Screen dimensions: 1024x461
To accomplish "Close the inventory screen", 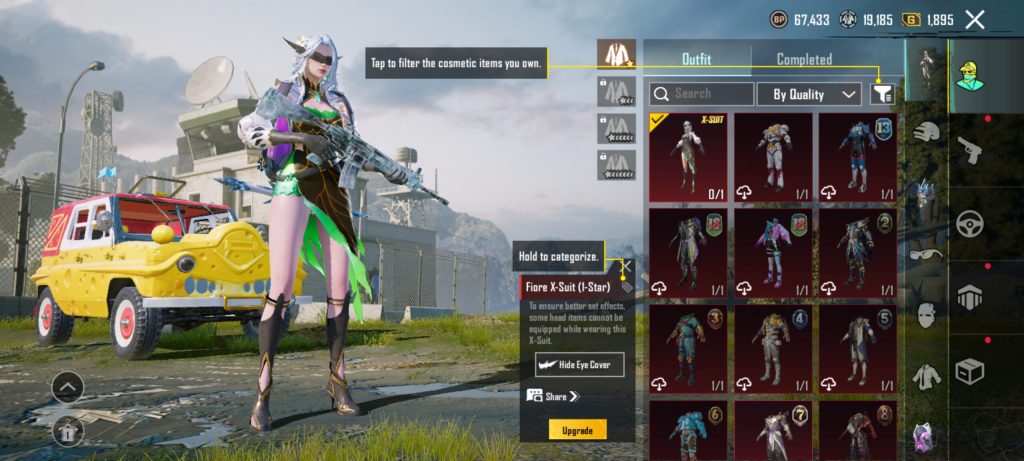I will pos(975,19).
